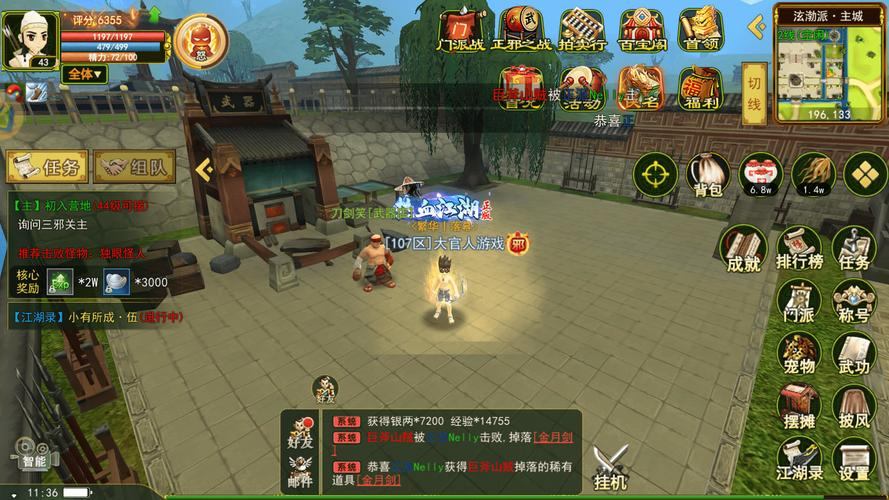The width and height of the screenshot is (889, 500).
Task: Open the 好友 friends list button
Action: (300, 428)
